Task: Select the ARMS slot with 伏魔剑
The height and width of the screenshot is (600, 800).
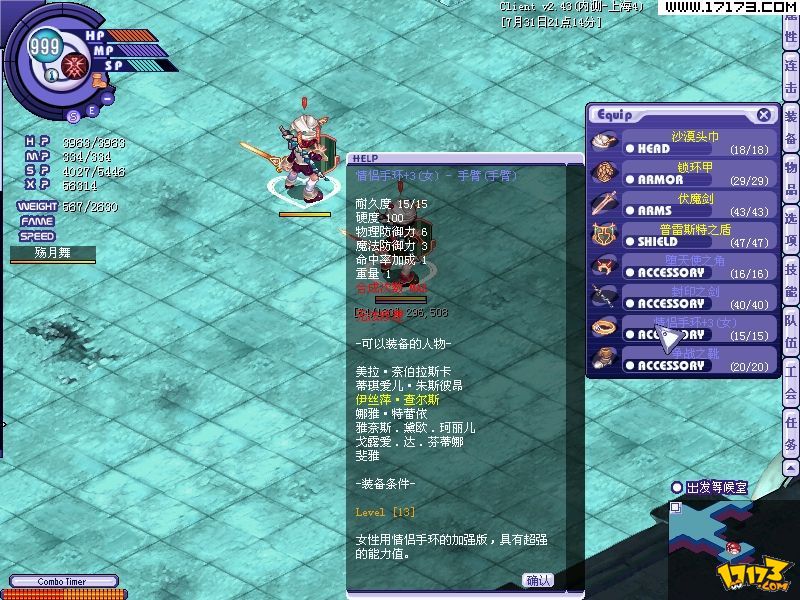Action: click(680, 204)
